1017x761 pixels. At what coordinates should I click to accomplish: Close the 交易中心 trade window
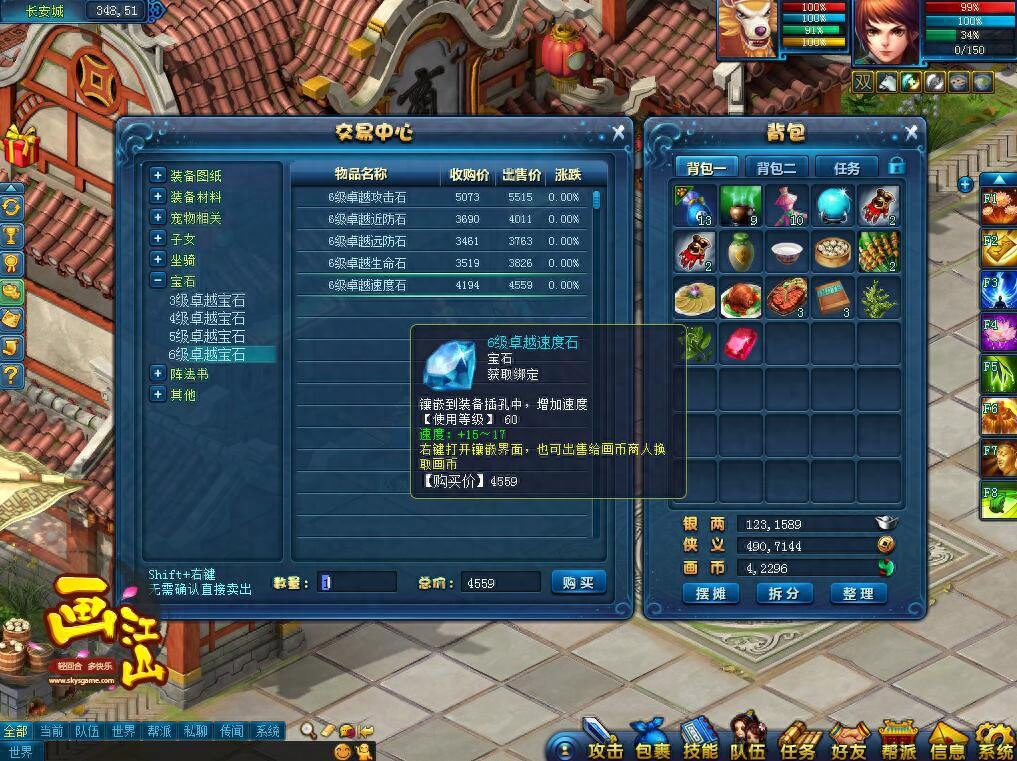point(618,132)
